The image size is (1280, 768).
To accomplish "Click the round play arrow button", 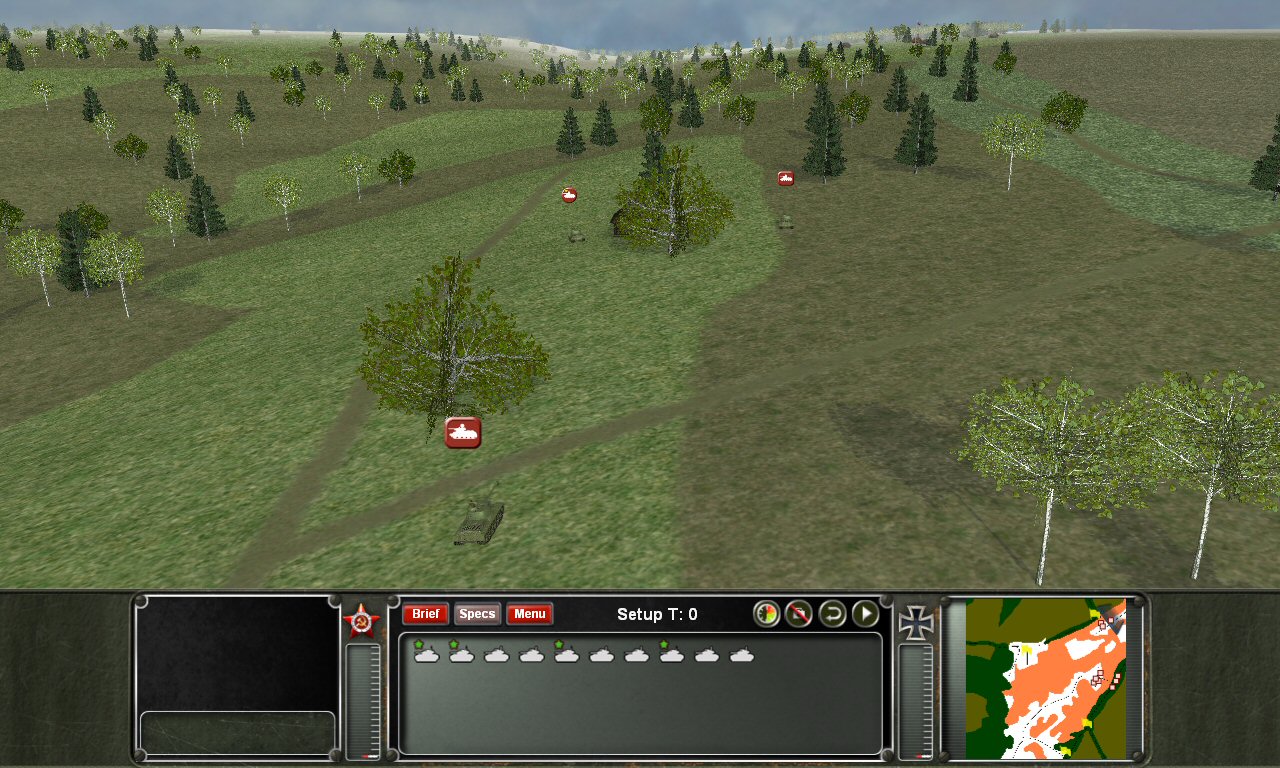I will (865, 614).
